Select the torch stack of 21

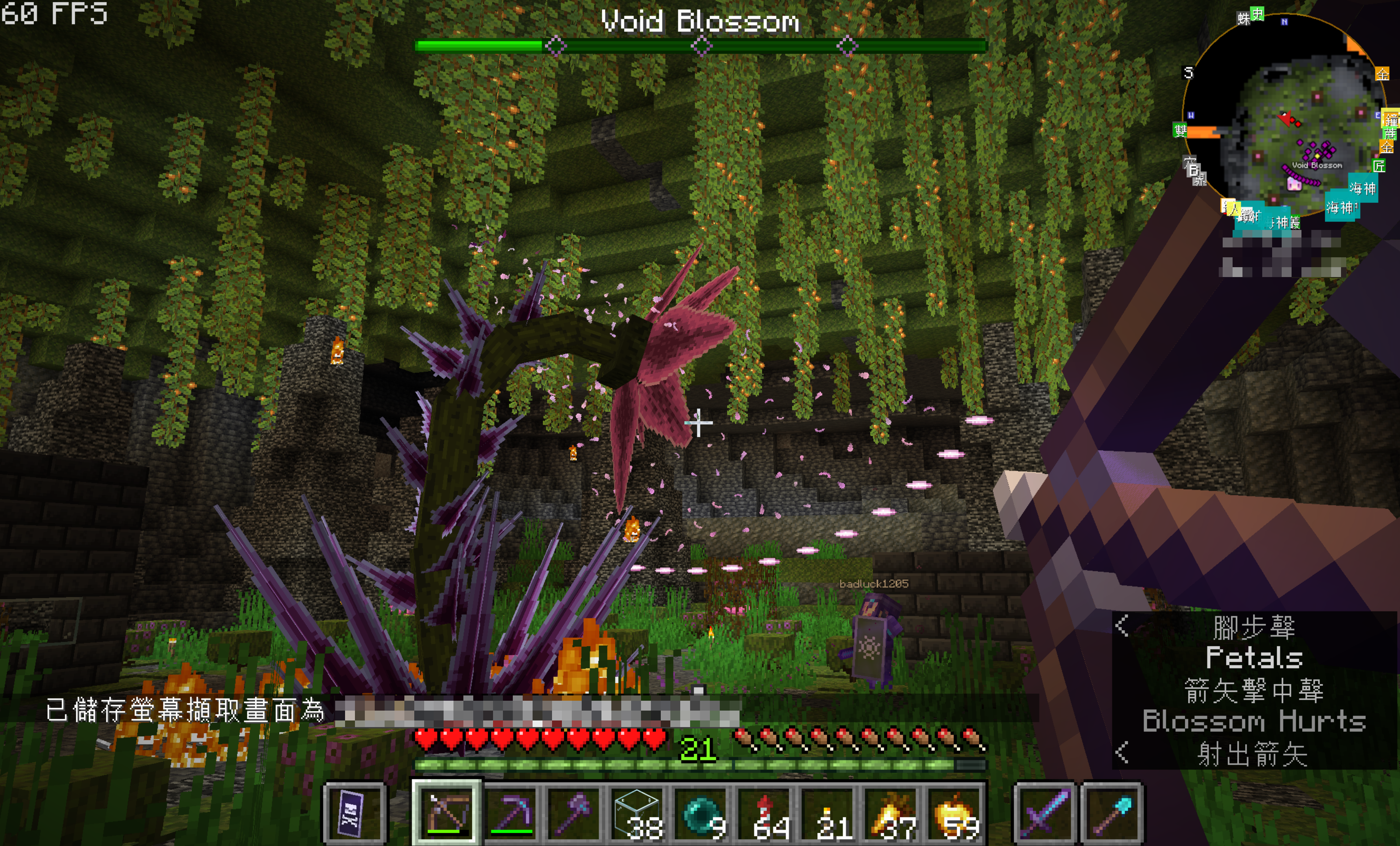click(830, 812)
